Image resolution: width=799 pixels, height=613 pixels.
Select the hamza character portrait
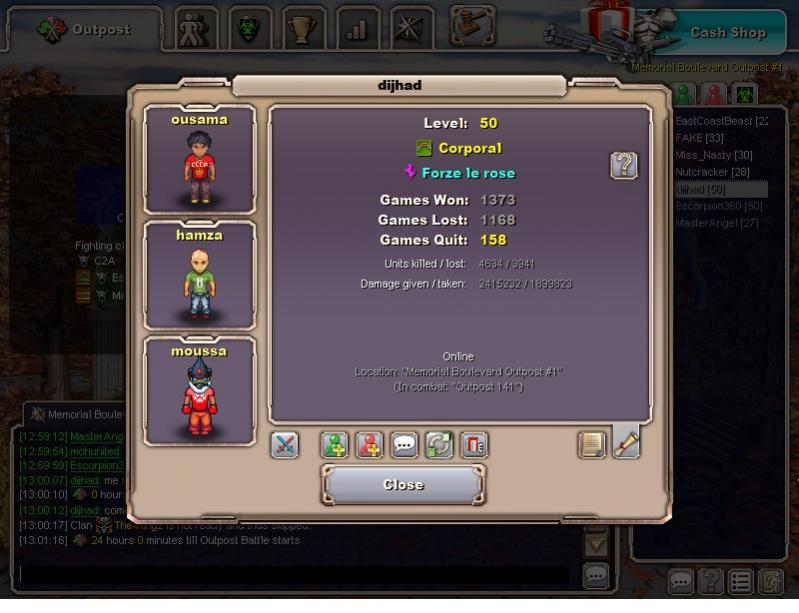199,275
